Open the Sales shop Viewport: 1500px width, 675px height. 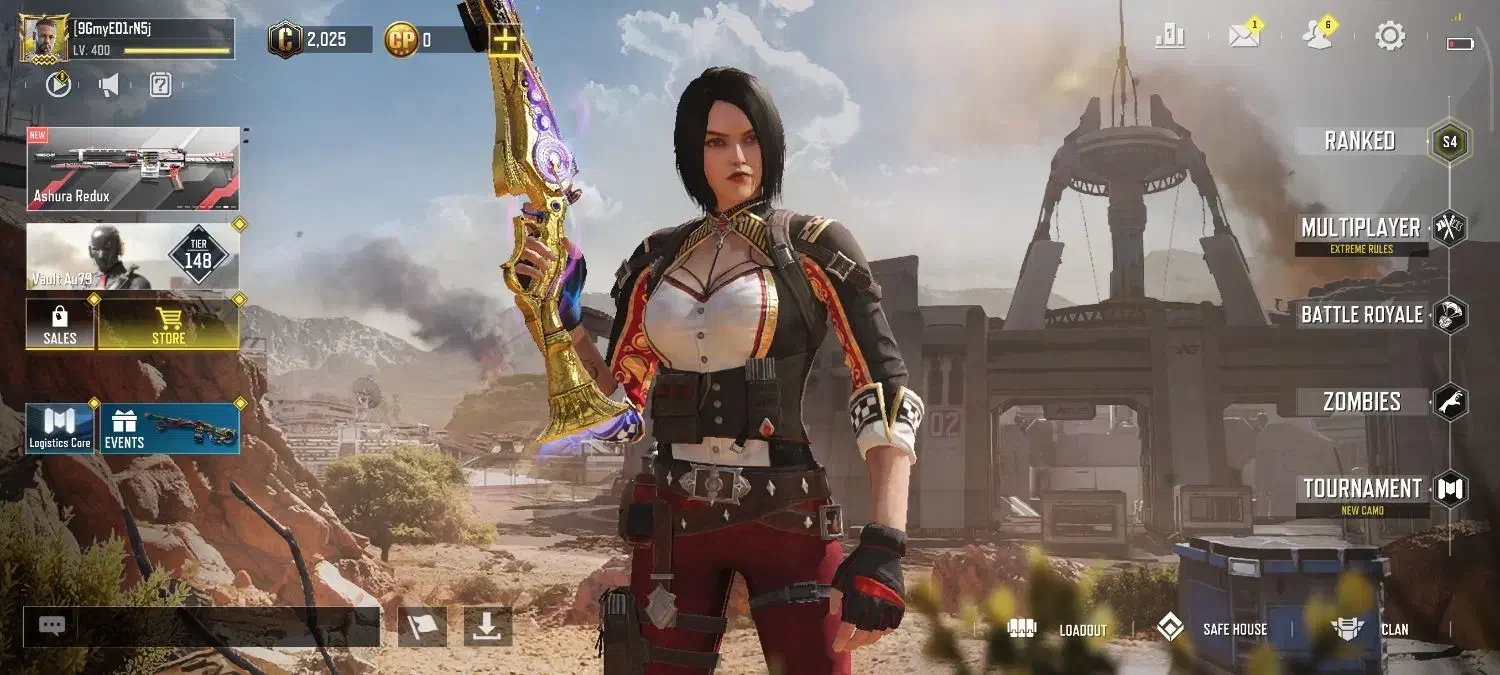tap(60, 325)
